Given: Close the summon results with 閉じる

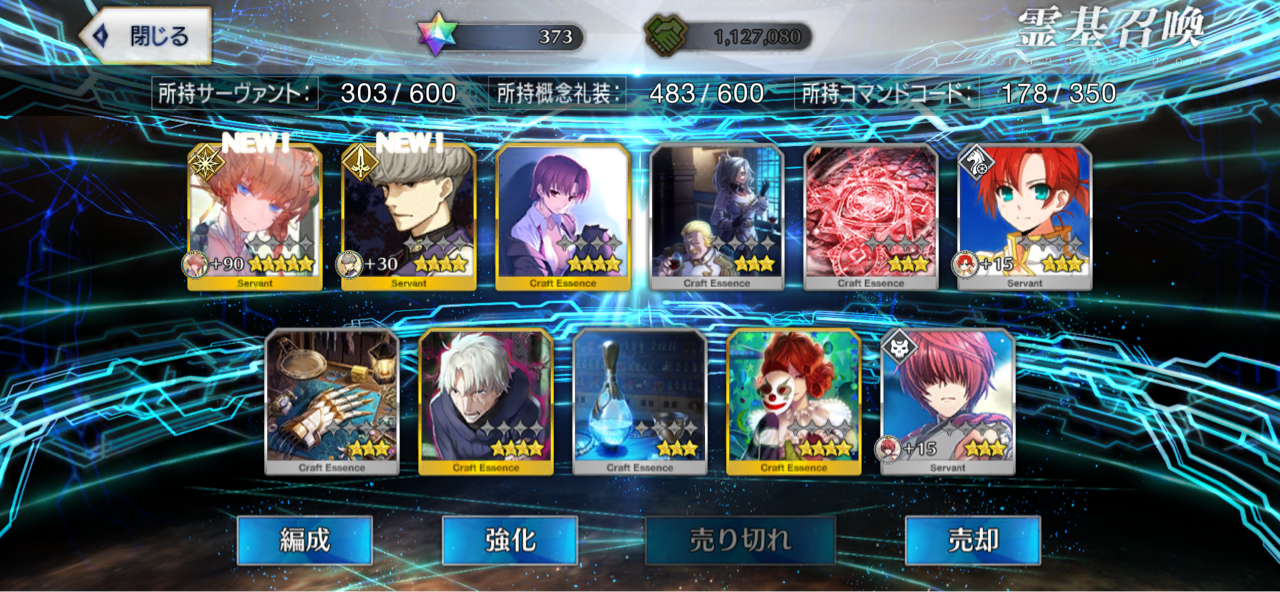Looking at the screenshot, I should click(x=146, y=36).
